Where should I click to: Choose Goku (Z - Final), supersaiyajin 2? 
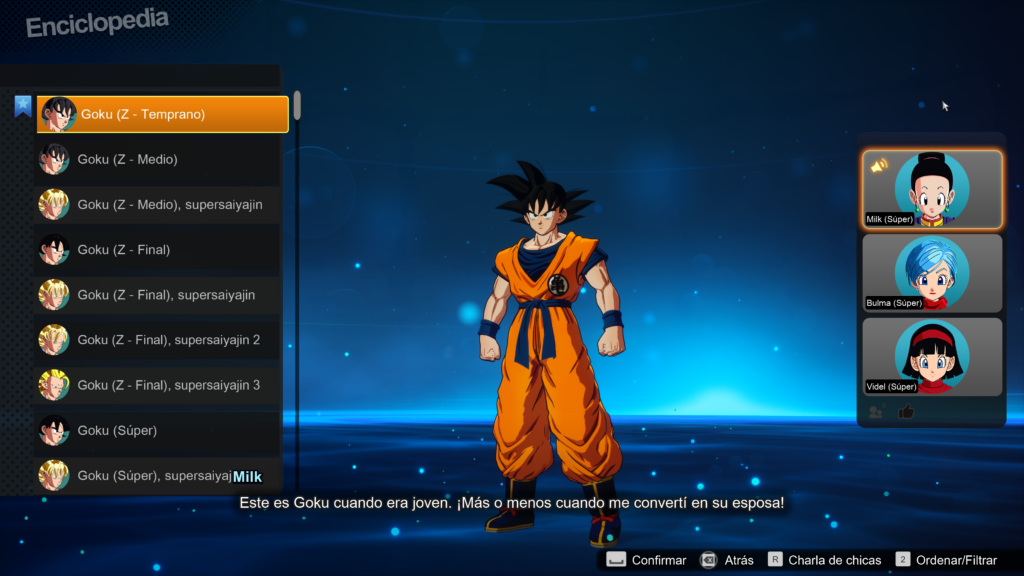click(x=158, y=340)
